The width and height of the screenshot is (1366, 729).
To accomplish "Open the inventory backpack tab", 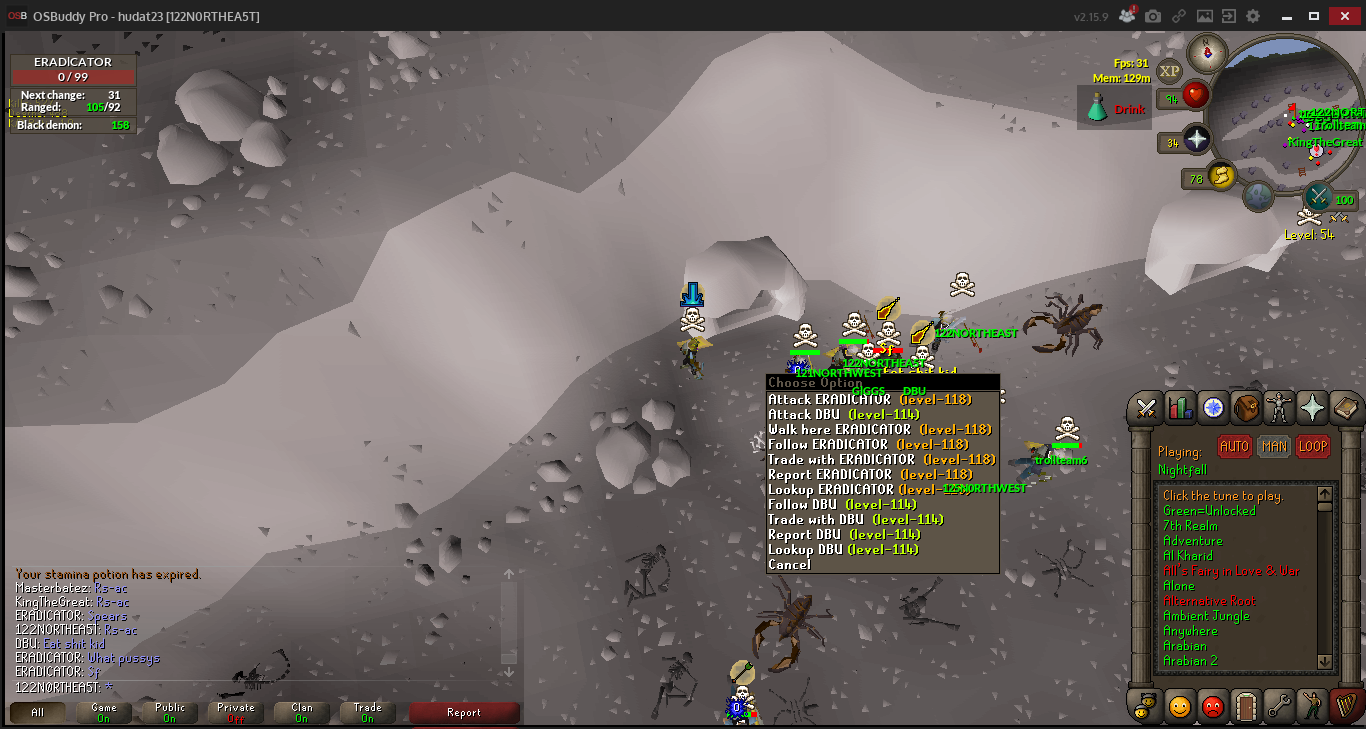I will pyautogui.click(x=1246, y=408).
